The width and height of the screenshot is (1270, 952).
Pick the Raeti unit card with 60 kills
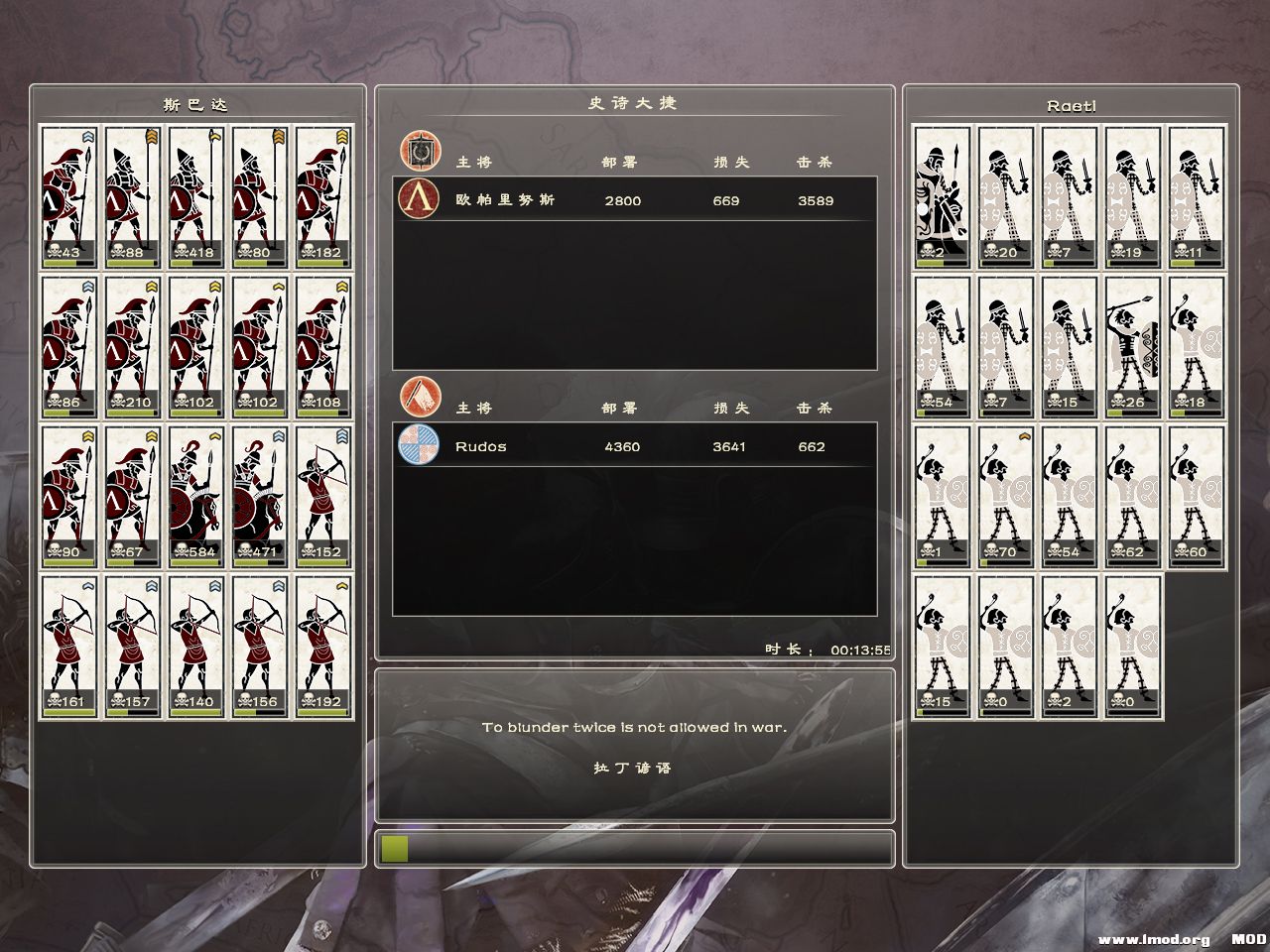[1197, 496]
